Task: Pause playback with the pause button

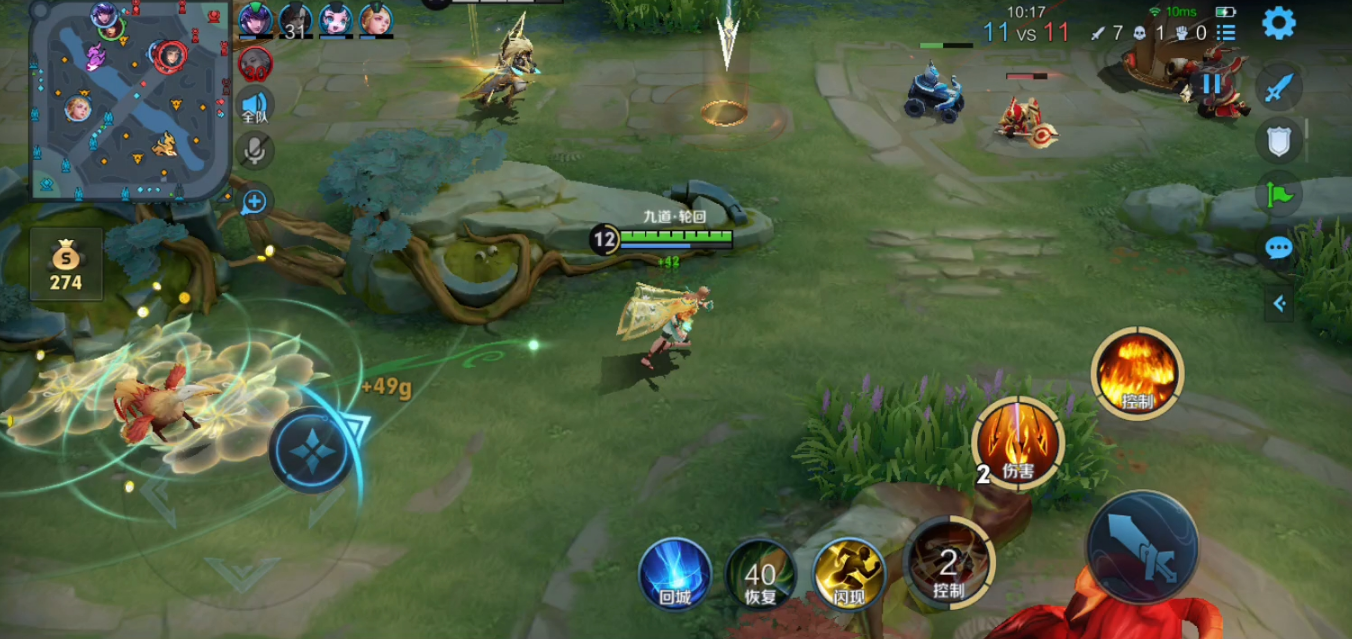Action: point(1211,84)
